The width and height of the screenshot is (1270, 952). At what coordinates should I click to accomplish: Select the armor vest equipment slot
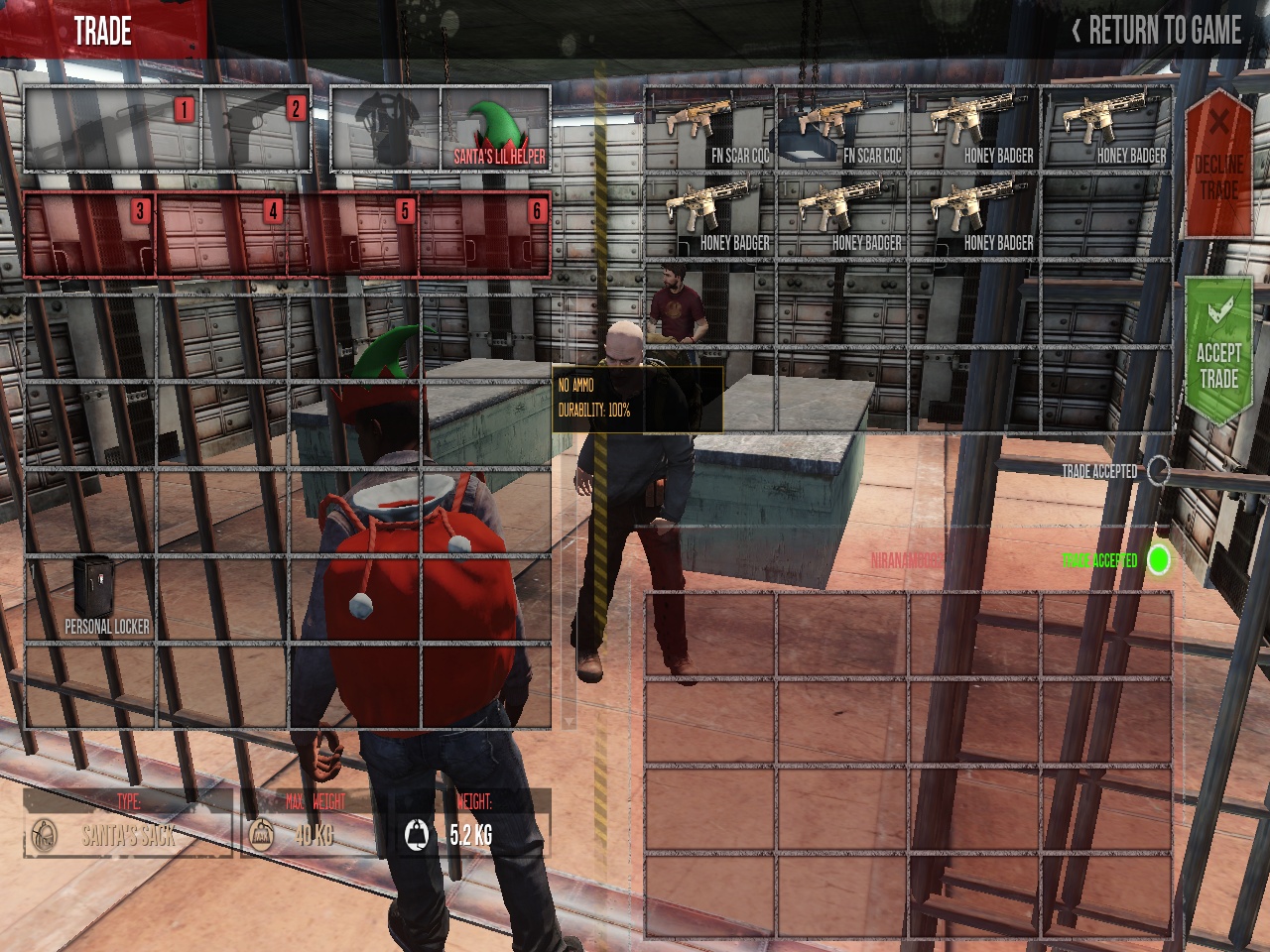tap(386, 129)
